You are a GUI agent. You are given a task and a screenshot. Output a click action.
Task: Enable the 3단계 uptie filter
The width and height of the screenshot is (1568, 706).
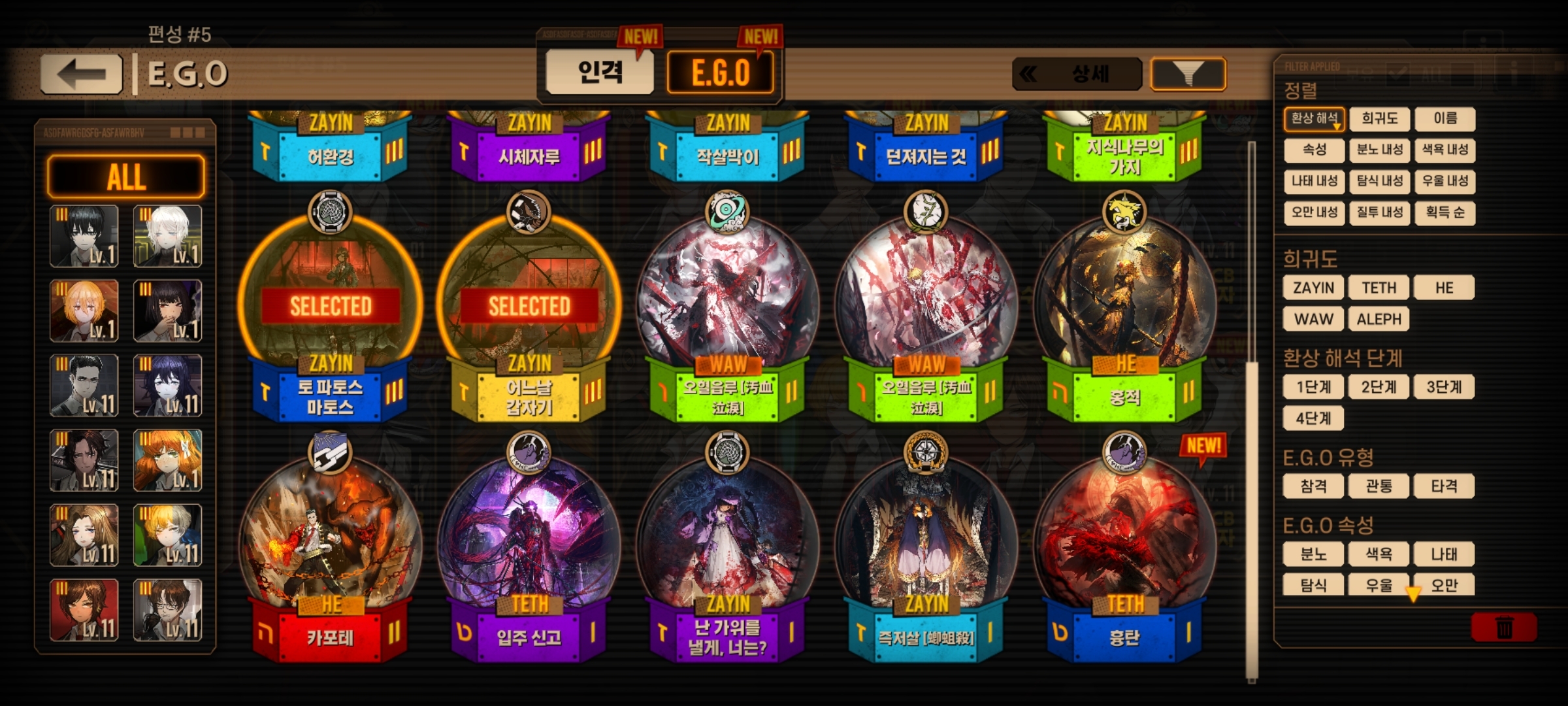pos(1444,387)
